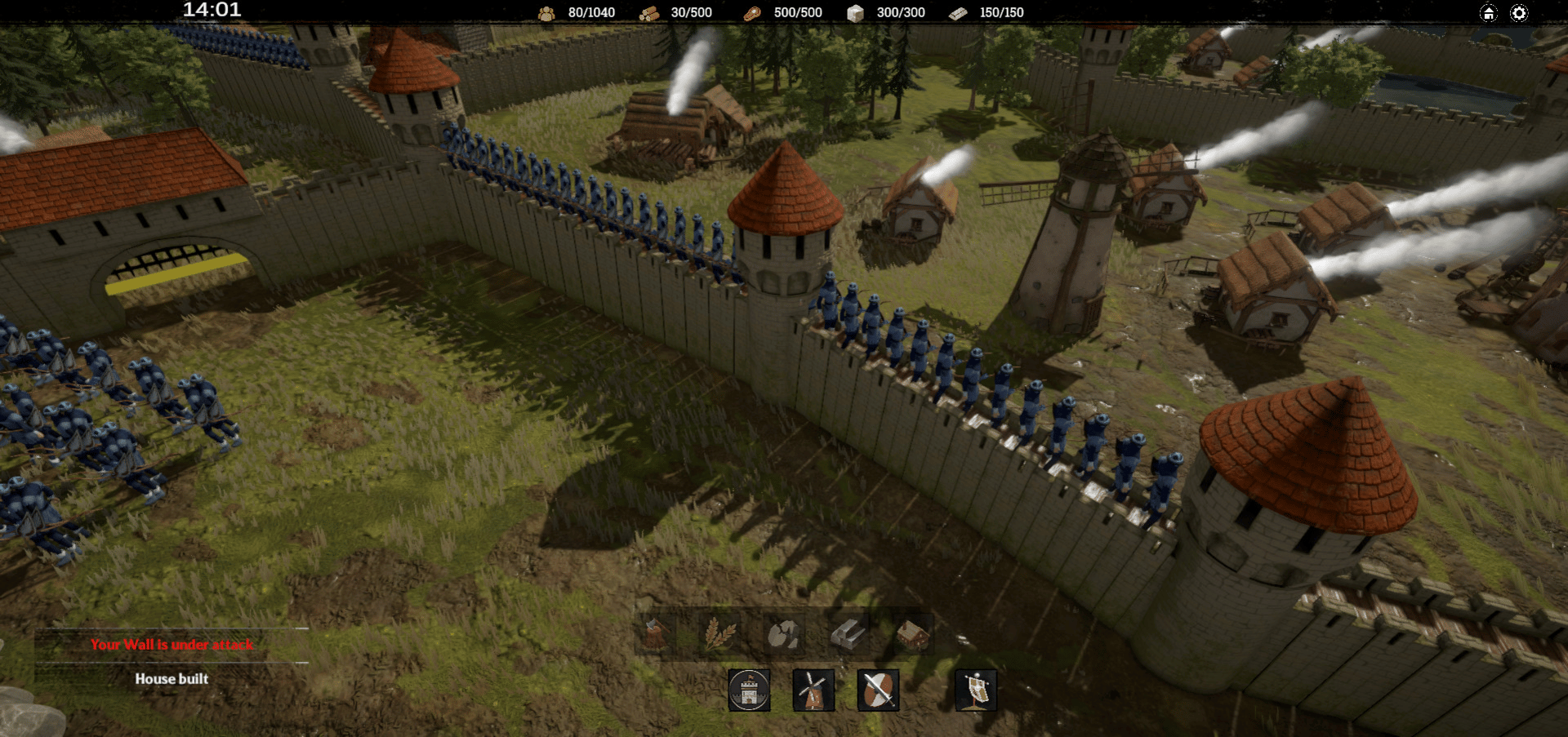Choose the wooden house building option
Viewport: 1568px width, 737px height.
[x=912, y=633]
